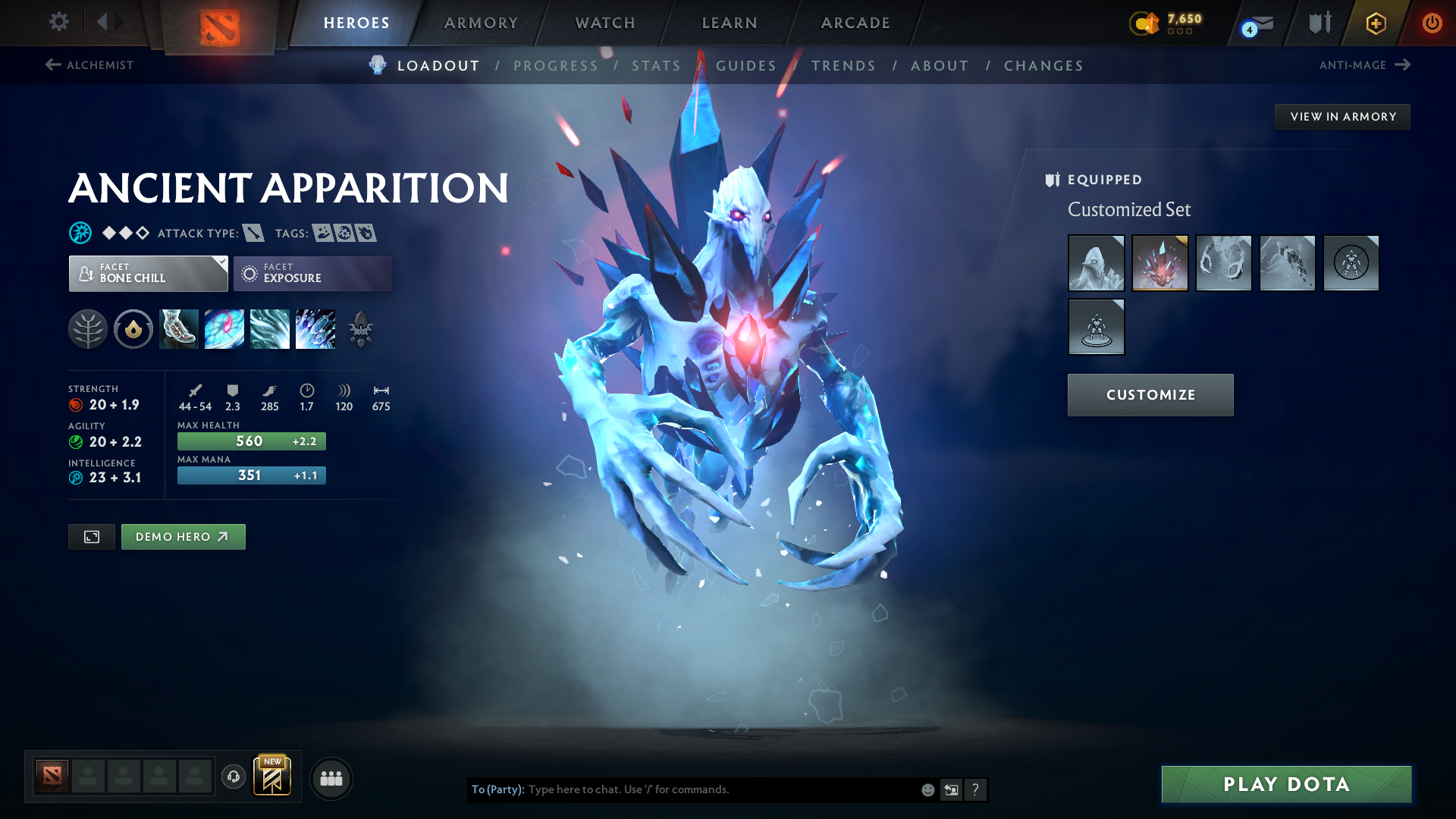Toggle the Aghanim's Scepter upgrade indicator
The image size is (1456, 819).
point(359,329)
